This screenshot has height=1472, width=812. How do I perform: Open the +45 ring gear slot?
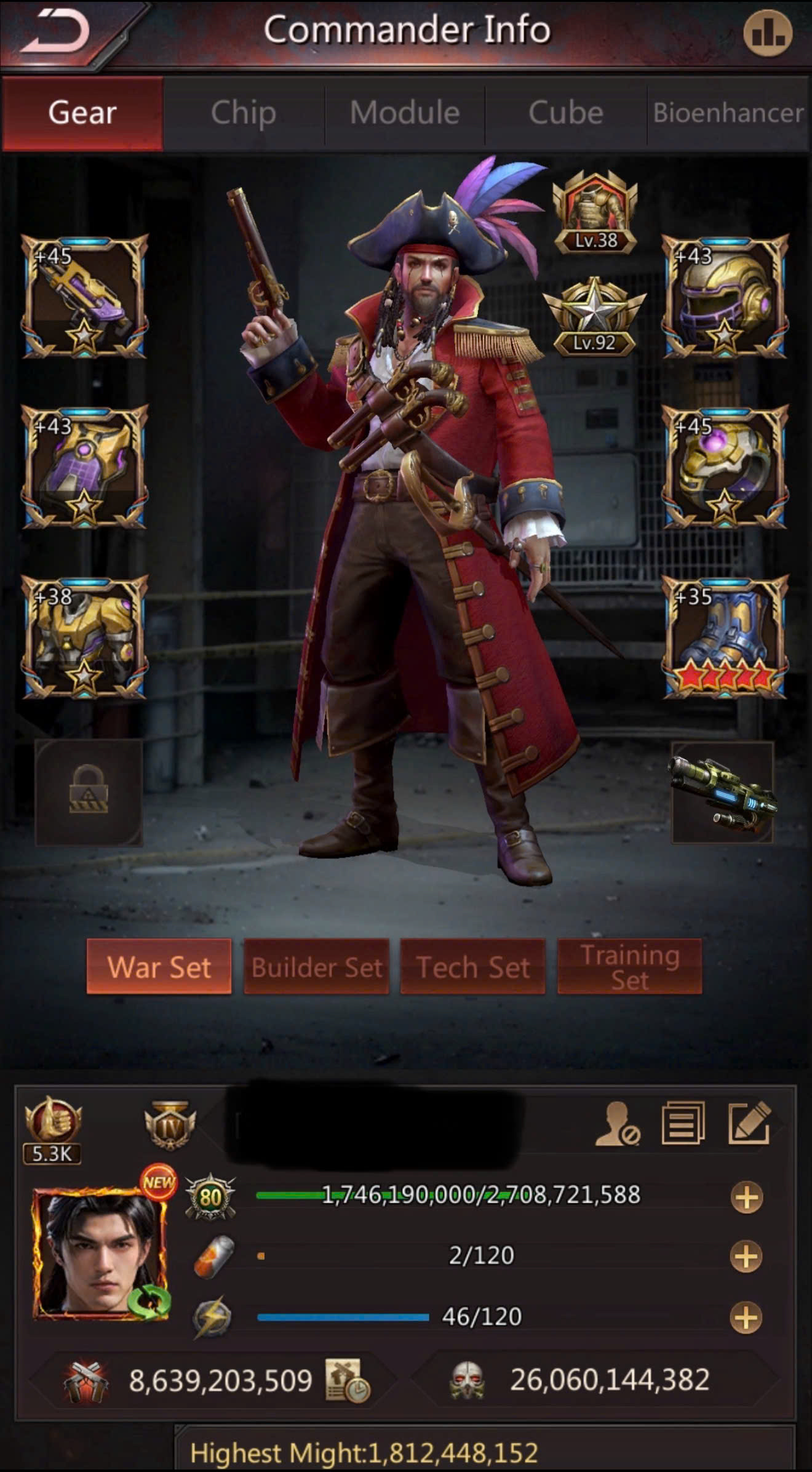click(x=725, y=467)
